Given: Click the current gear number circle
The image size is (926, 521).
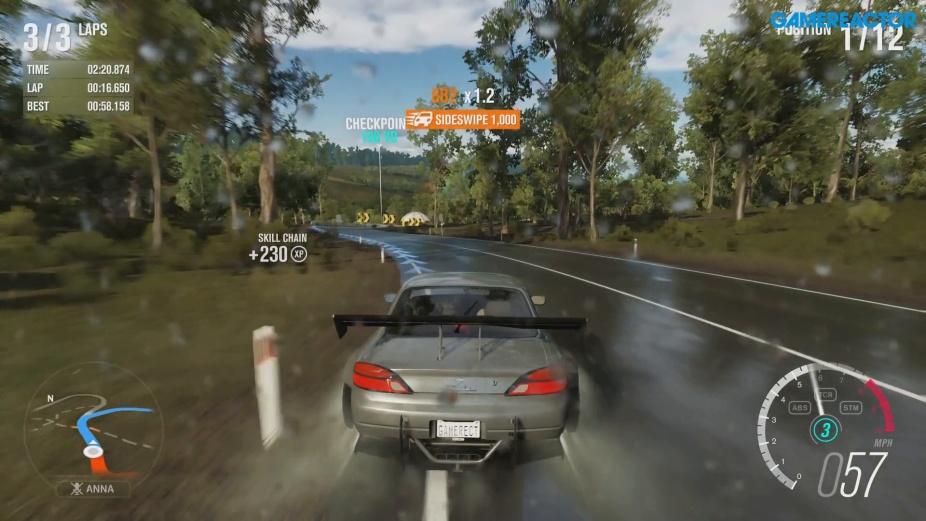Looking at the screenshot, I should (824, 431).
